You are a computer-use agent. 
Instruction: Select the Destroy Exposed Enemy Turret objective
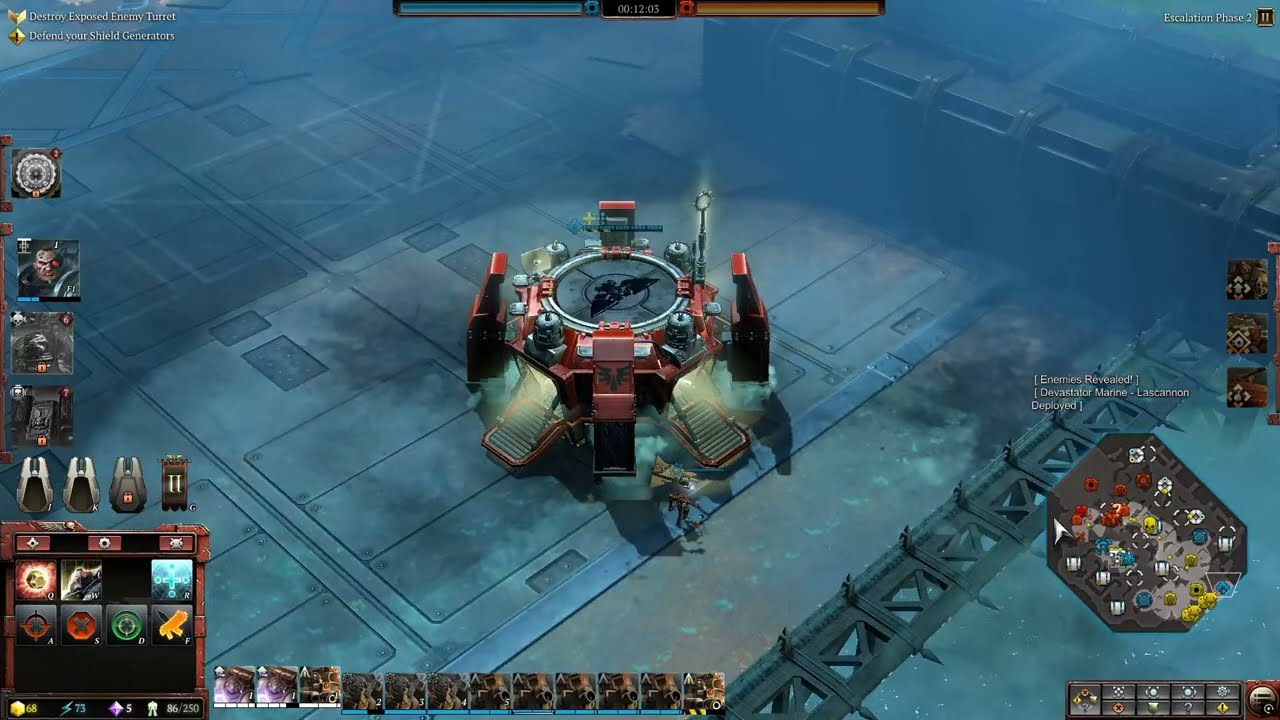[102, 17]
